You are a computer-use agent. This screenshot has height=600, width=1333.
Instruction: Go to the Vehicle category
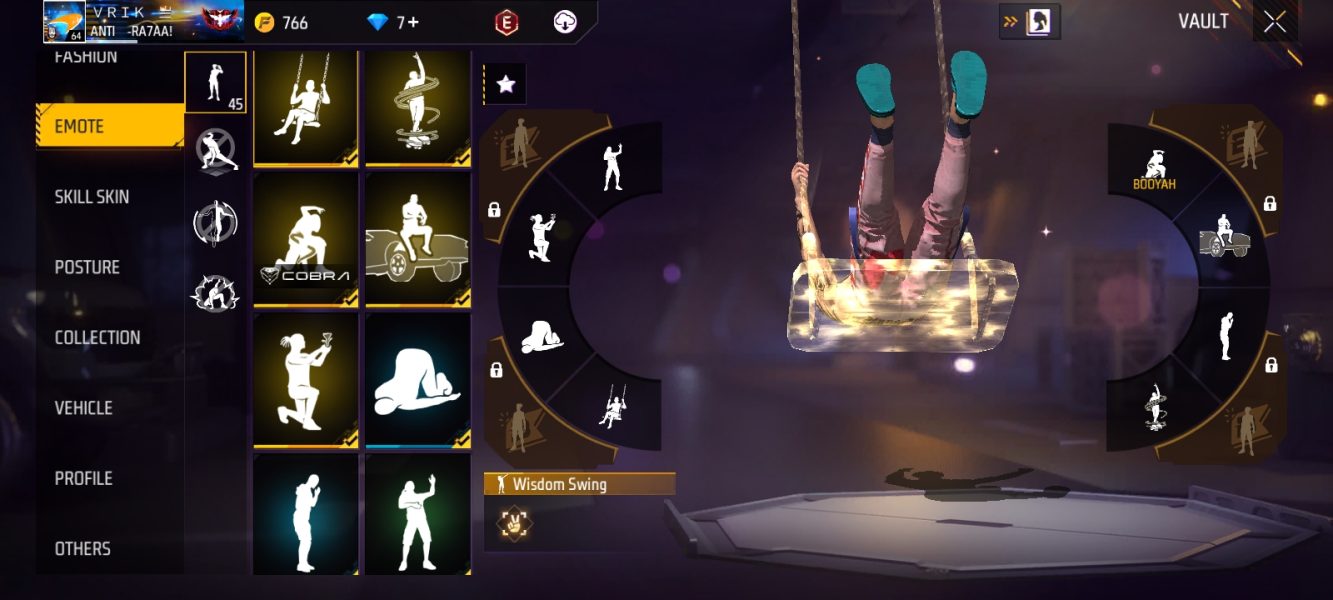(x=83, y=408)
